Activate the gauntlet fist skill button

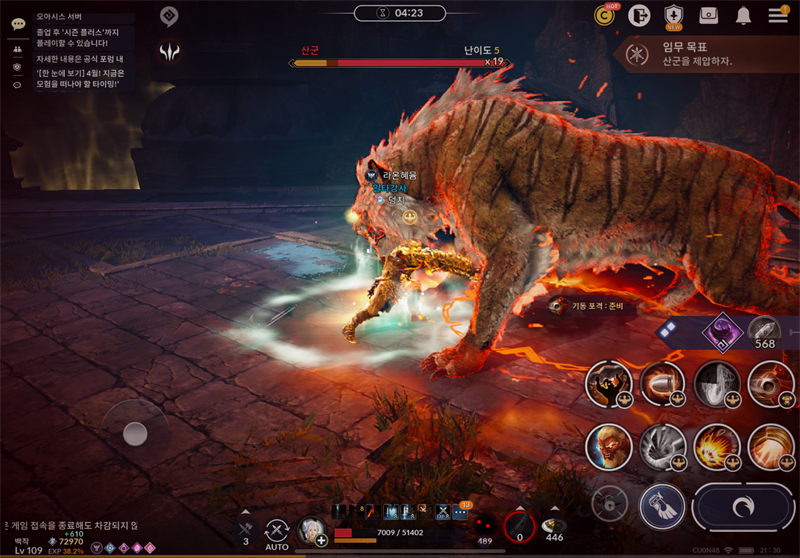coord(663,506)
